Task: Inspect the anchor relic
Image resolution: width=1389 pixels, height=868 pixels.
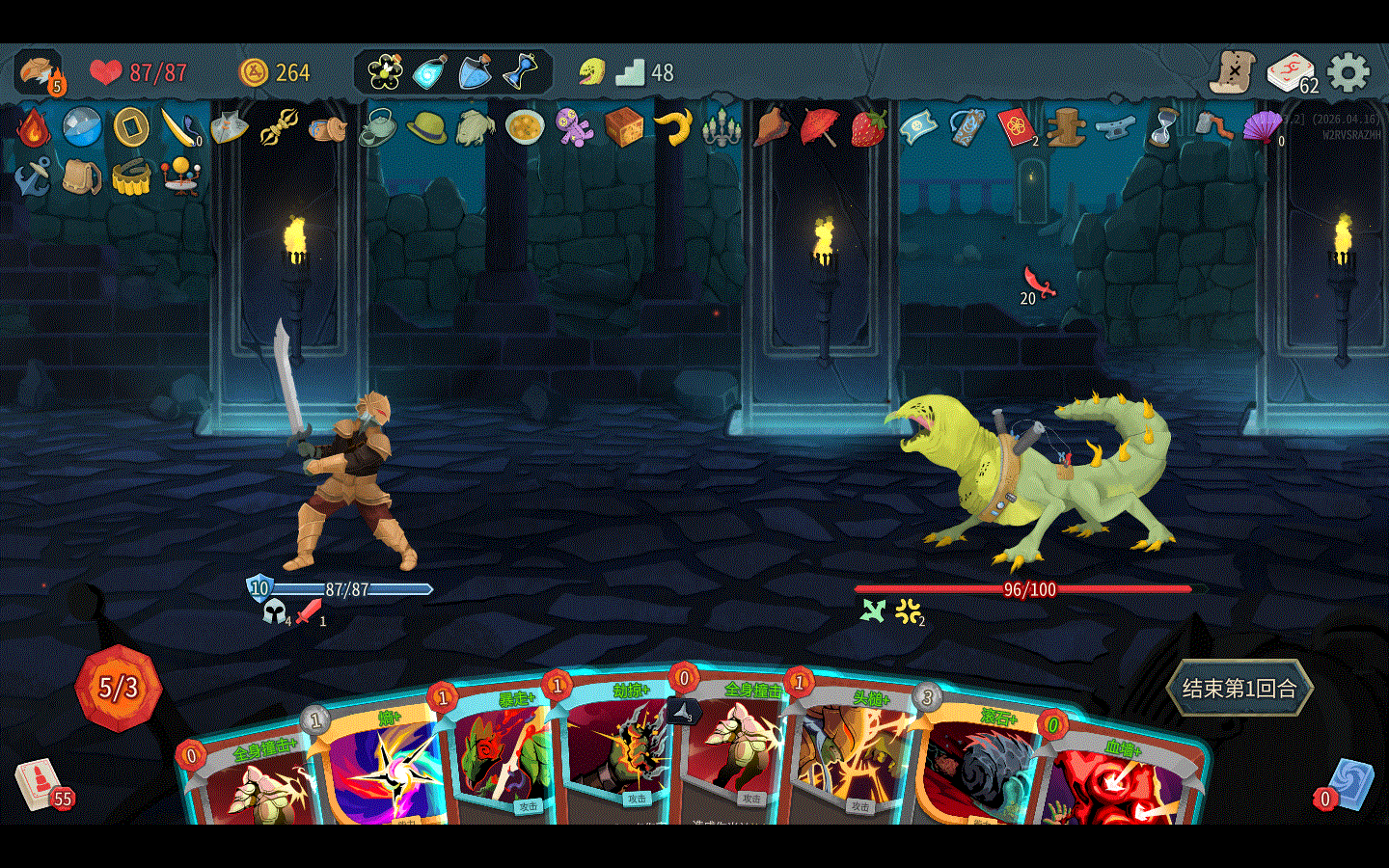Action: click(x=32, y=177)
